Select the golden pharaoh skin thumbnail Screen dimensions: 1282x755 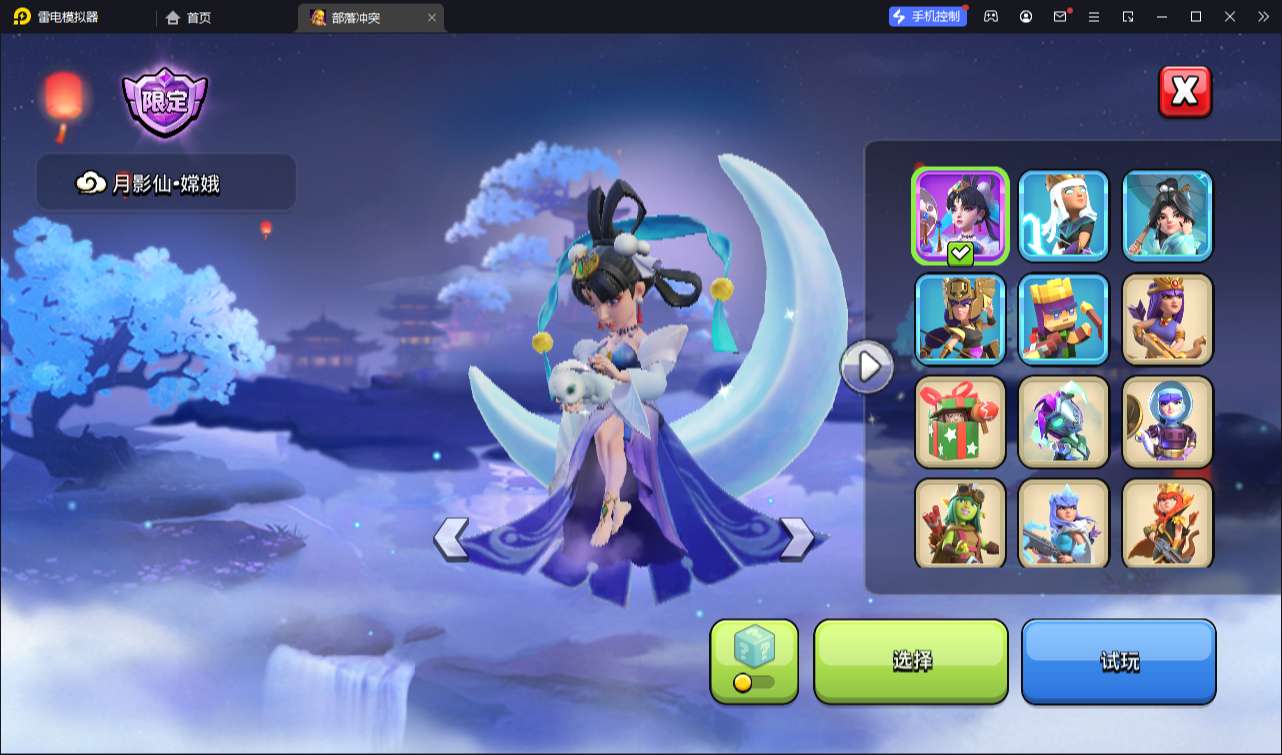[960, 318]
